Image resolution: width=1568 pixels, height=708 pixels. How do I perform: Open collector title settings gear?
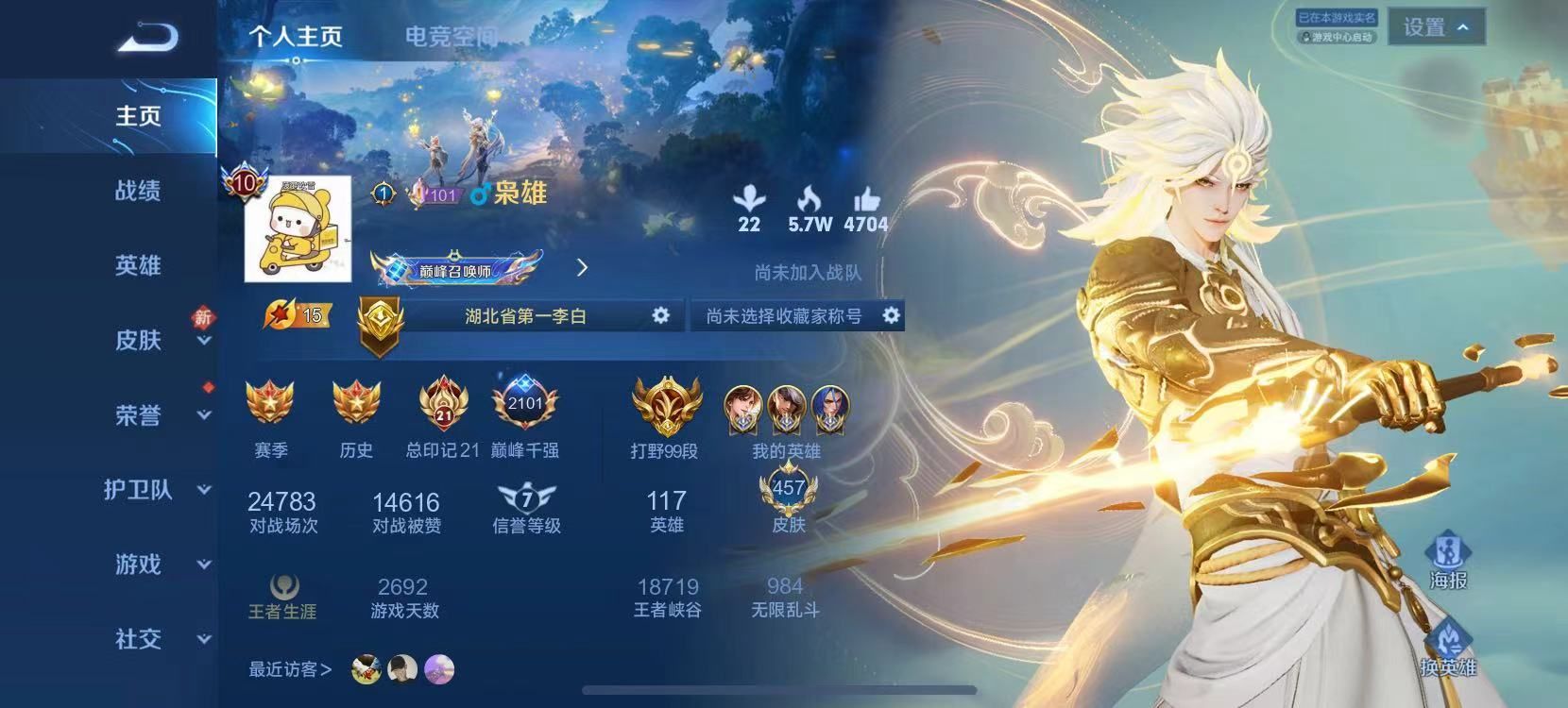pyautogui.click(x=889, y=315)
